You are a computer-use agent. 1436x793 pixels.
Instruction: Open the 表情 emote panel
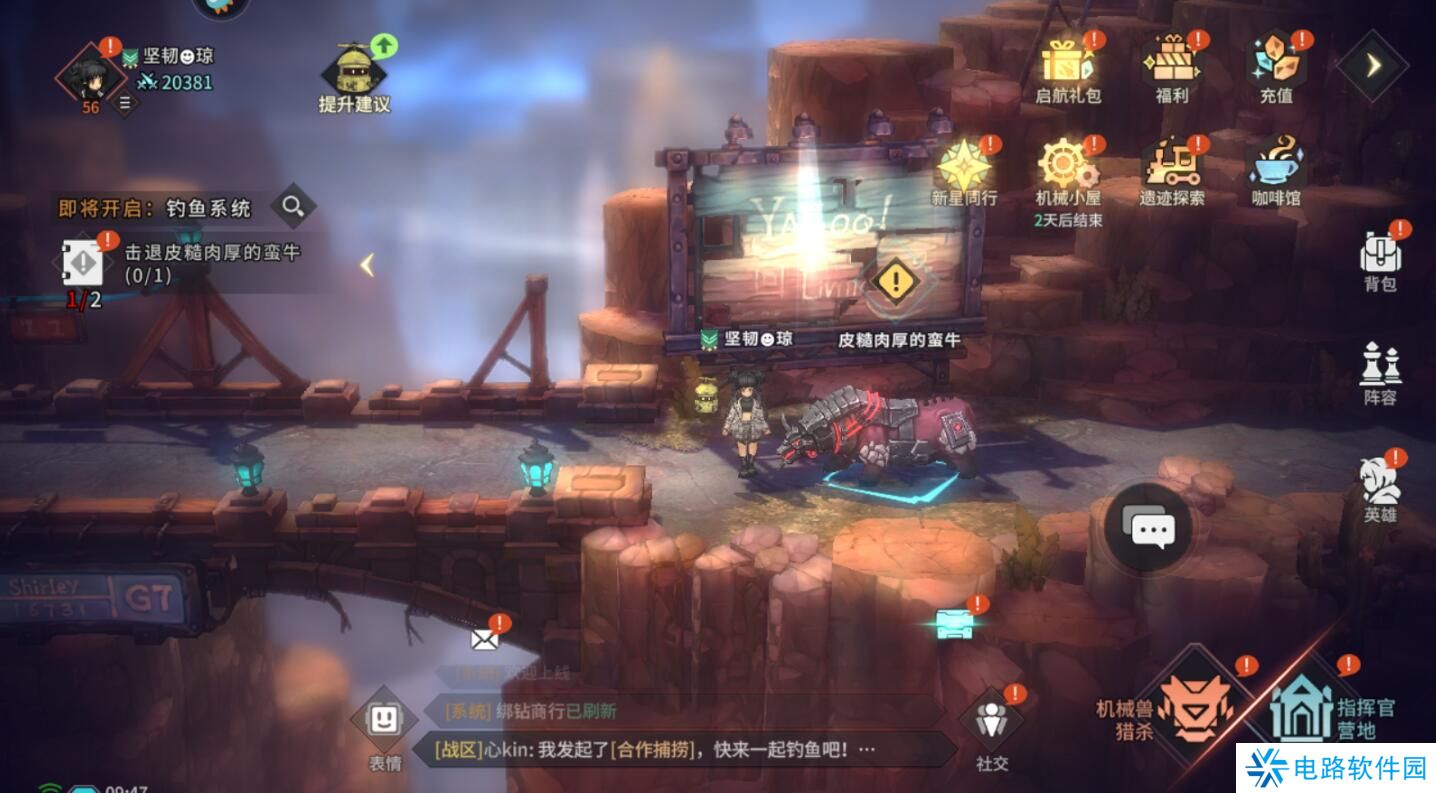tap(385, 727)
